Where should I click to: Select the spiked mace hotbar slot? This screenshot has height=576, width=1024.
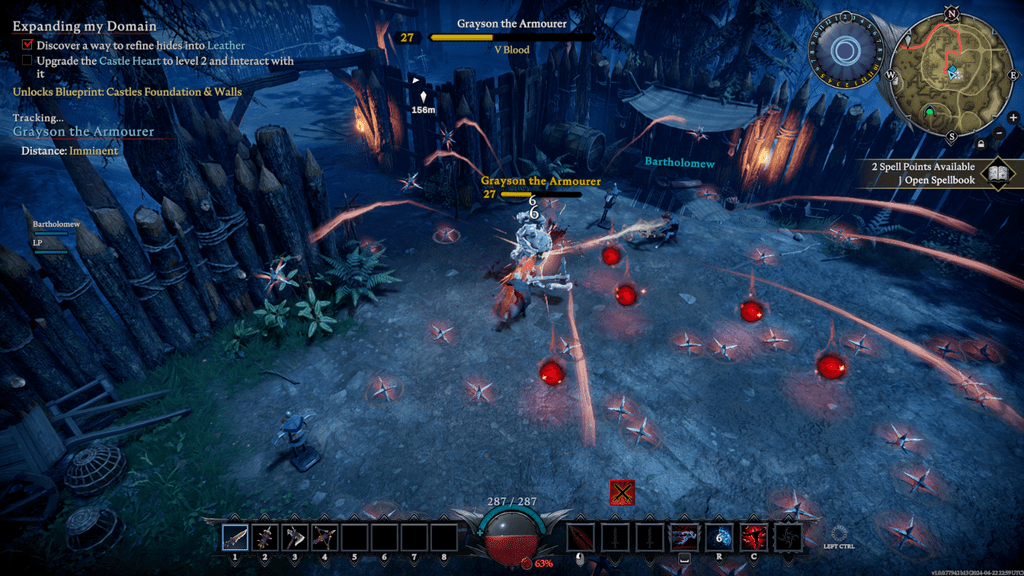265,538
